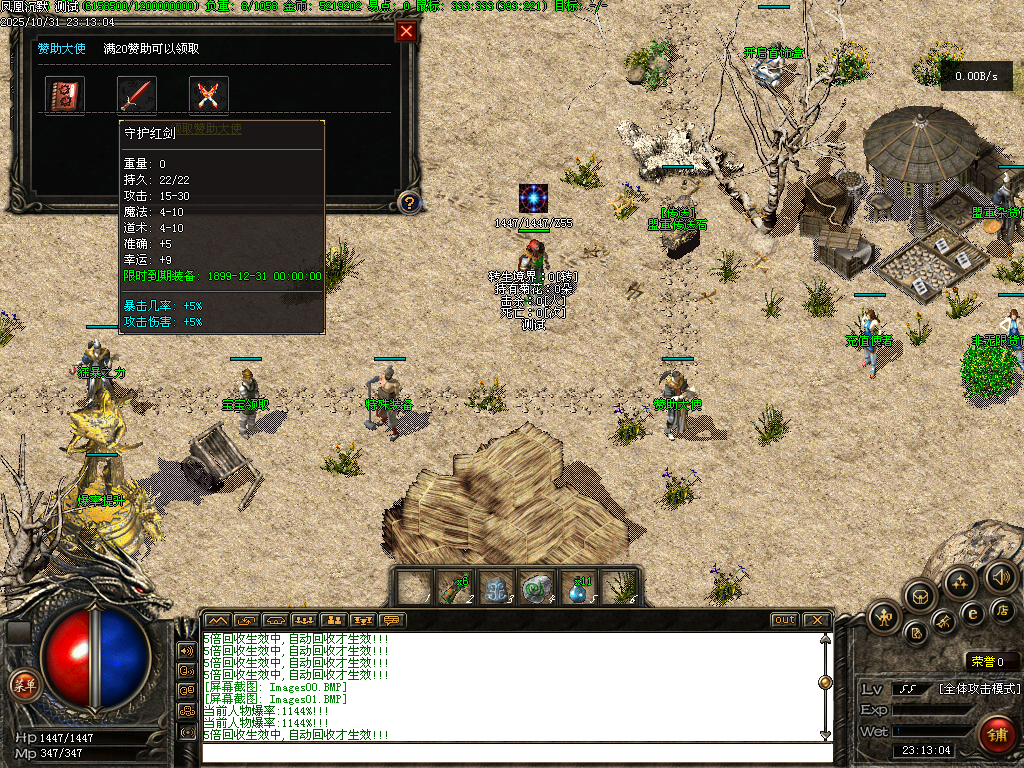Image resolution: width=1024 pixels, height=768 pixels.
Task: Use the blue rune stone in hotbar slot 3
Action: (497, 587)
